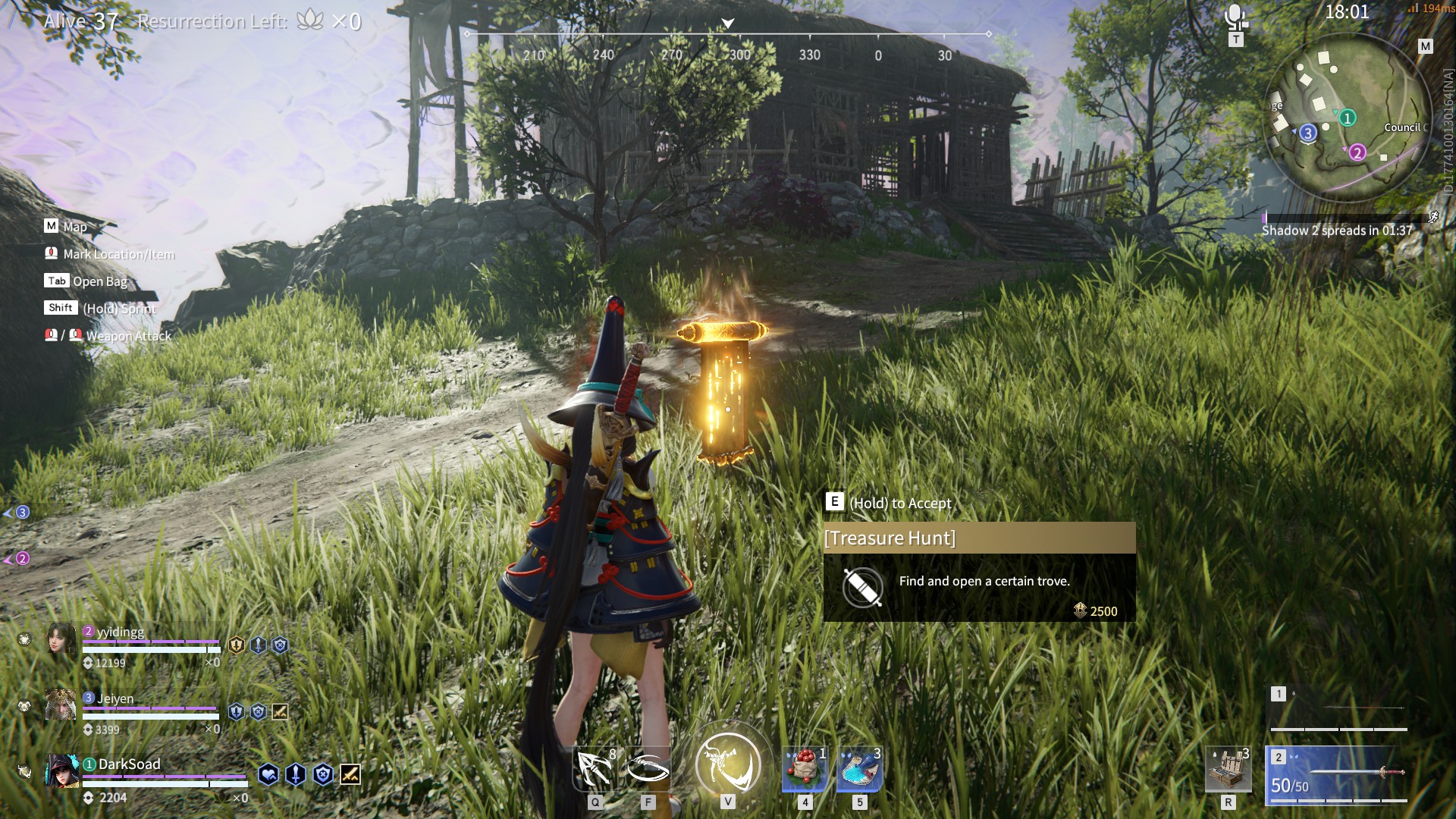Switch to the spear weapon slot

tap(1338, 707)
